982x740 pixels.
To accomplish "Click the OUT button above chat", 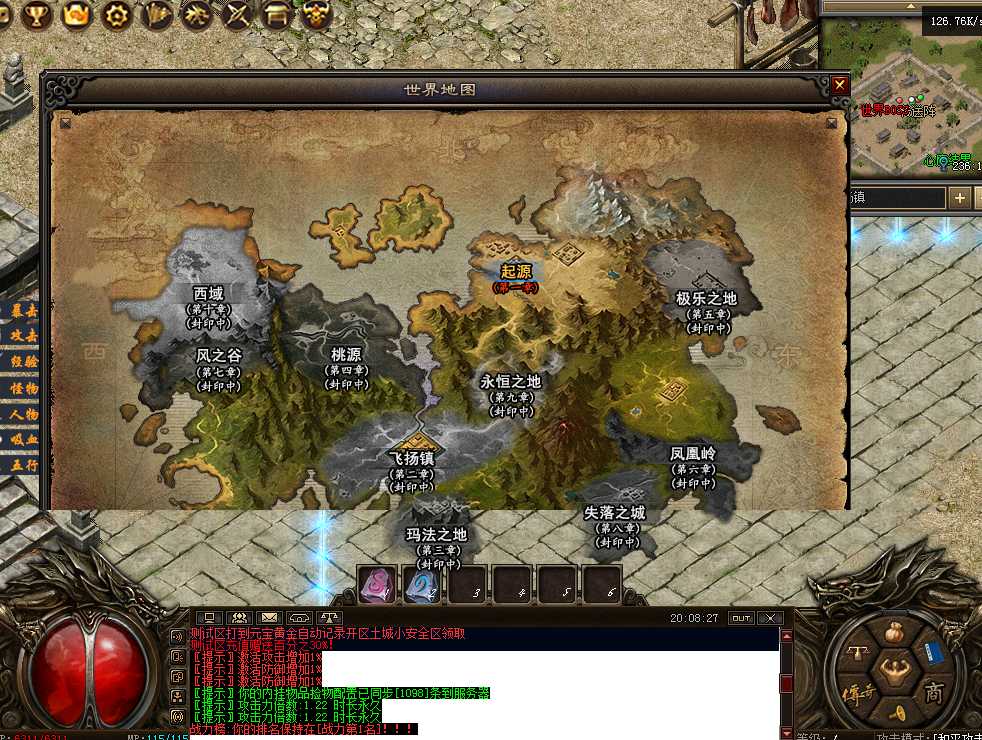I will [x=740, y=618].
